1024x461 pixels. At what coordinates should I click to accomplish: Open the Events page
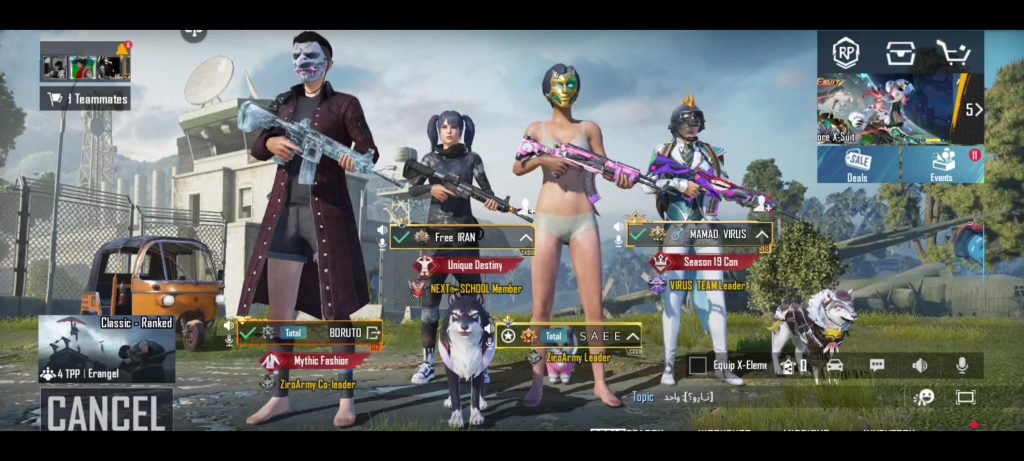tap(942, 165)
